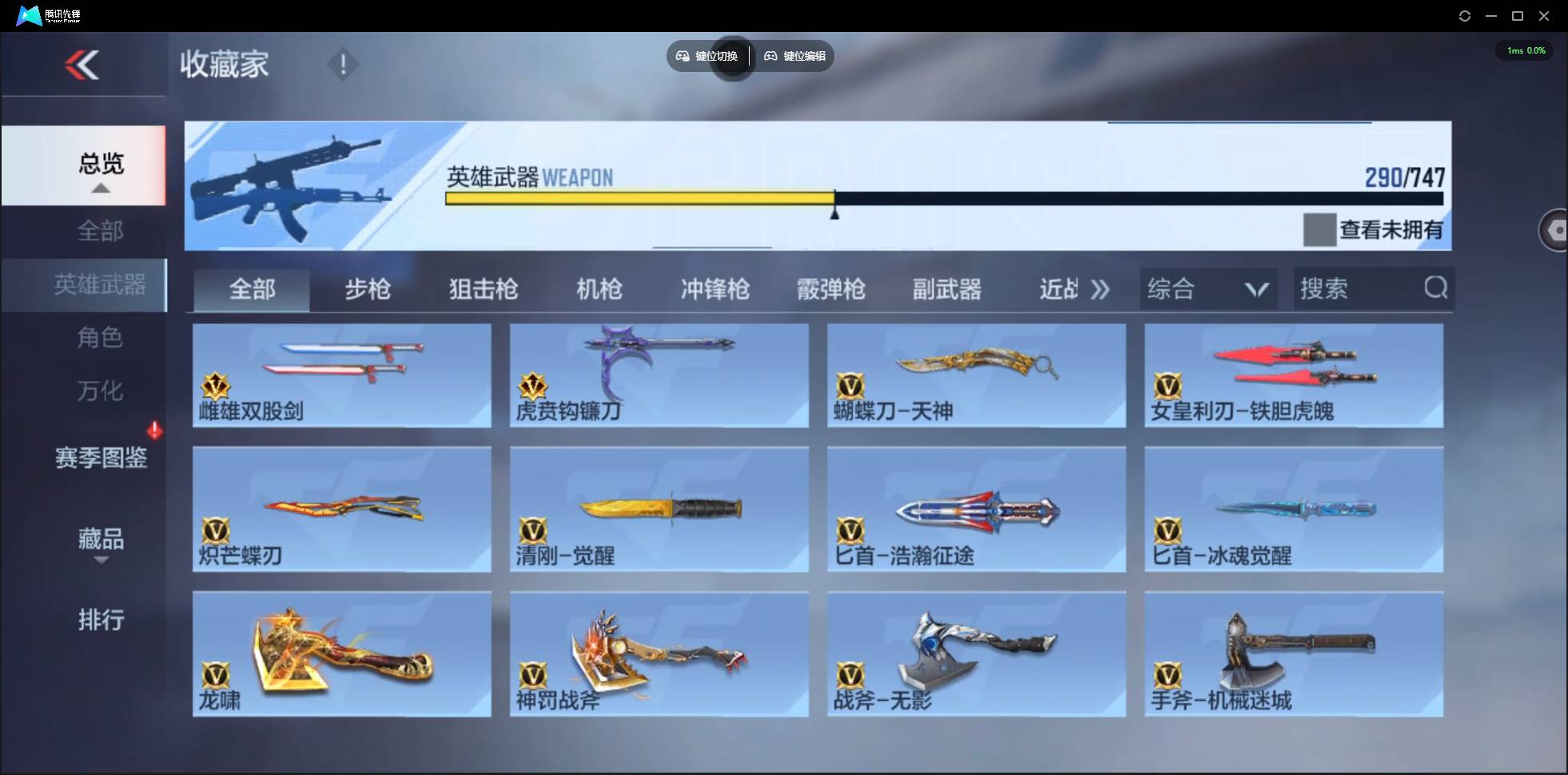Select the 龙啸 melee weapon thumbnail

(x=341, y=654)
